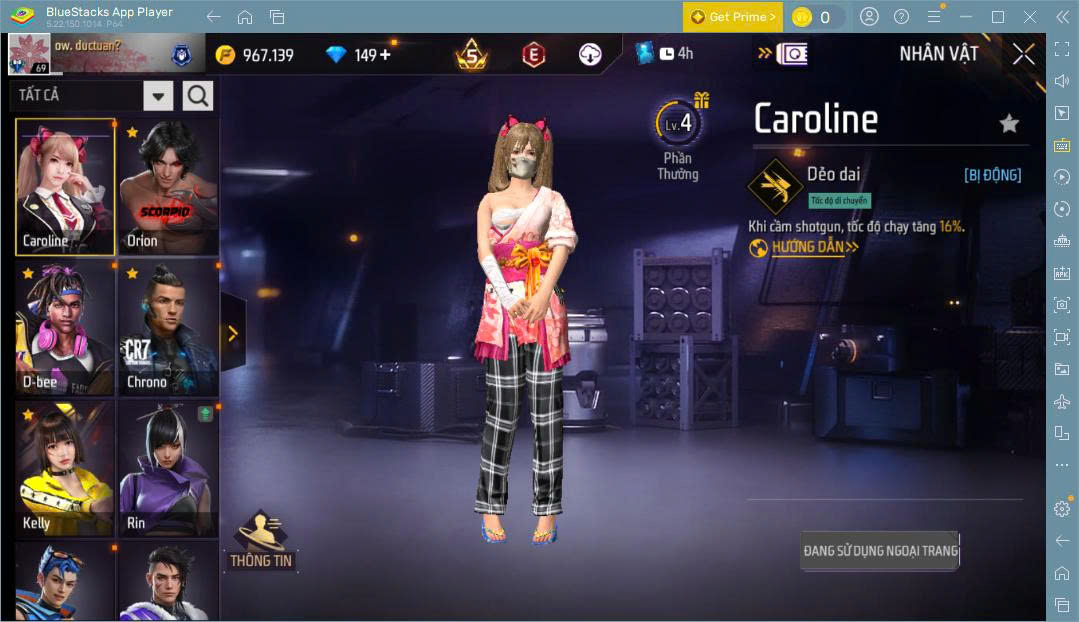The width and height of the screenshot is (1079, 622).
Task: Open the gold coin balance 967.139
Action: [256, 55]
